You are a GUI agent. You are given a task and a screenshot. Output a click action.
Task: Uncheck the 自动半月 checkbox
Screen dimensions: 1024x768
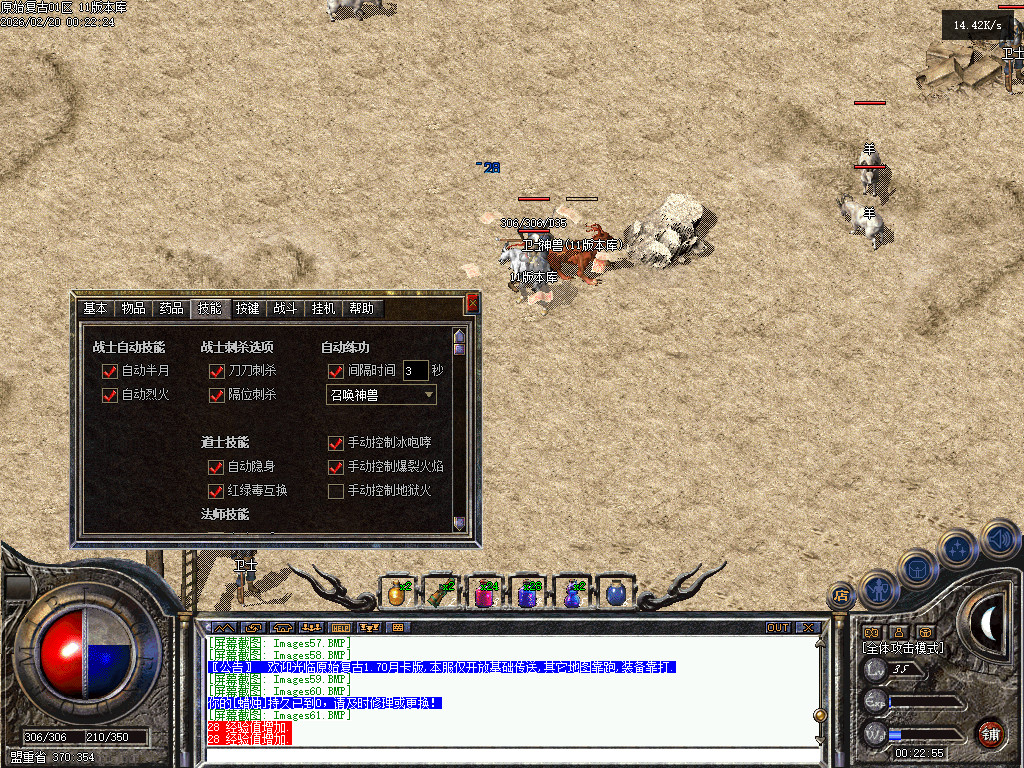pyautogui.click(x=110, y=371)
